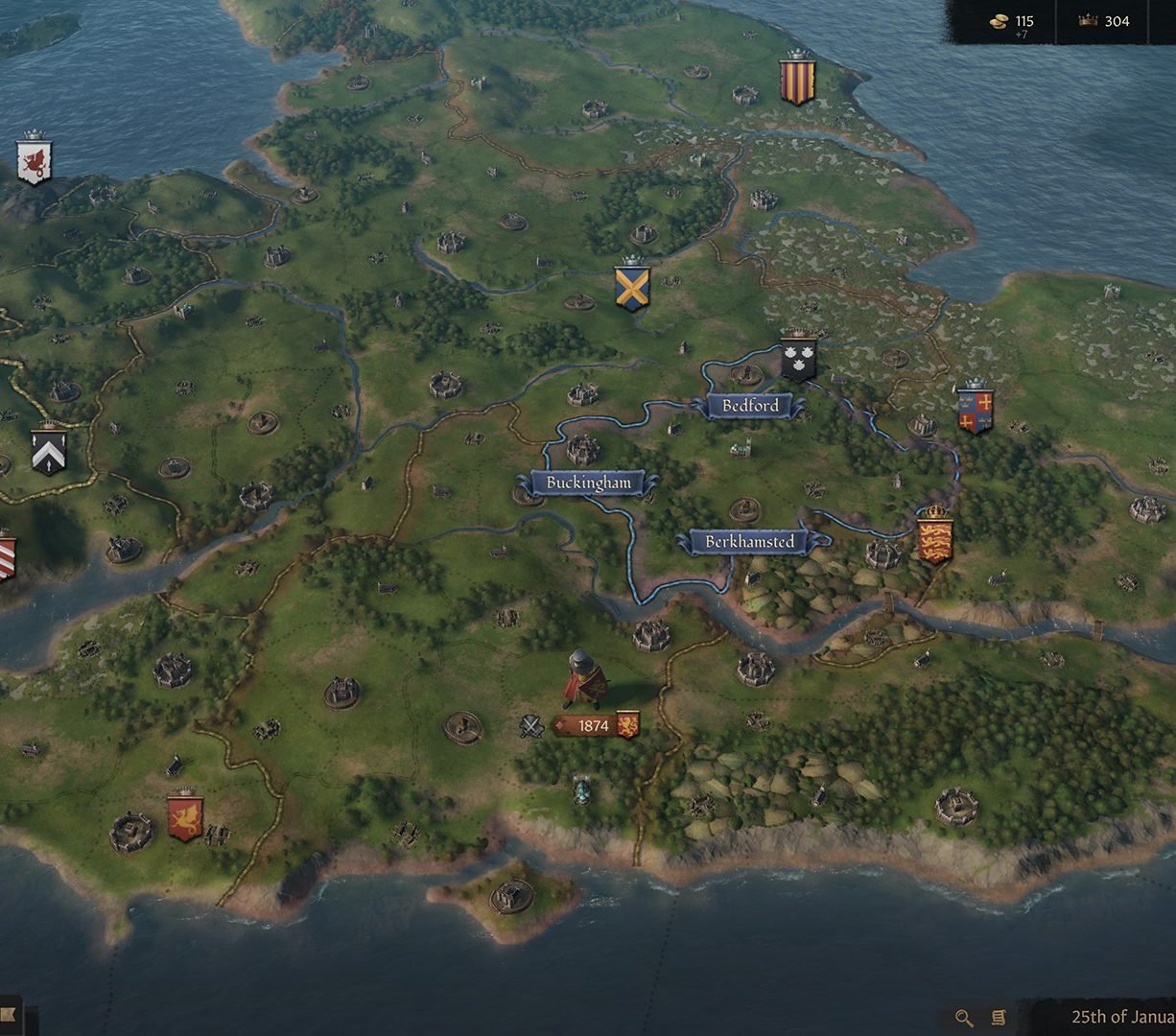Open the magnifying glass search tool
This screenshot has height=1036, width=1176.
(x=963, y=1018)
